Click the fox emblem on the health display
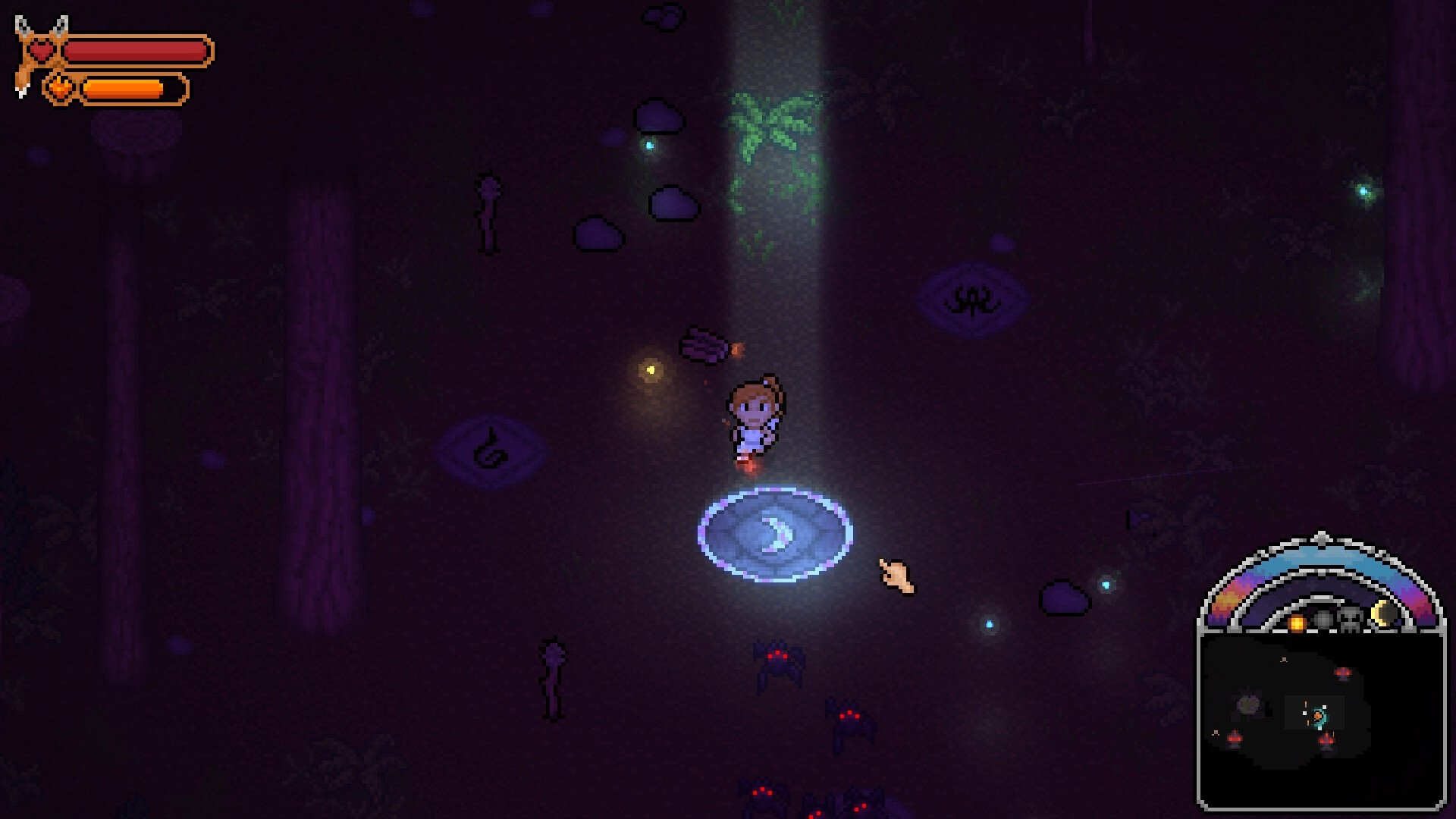Viewport: 1456px width, 819px height. click(x=23, y=34)
